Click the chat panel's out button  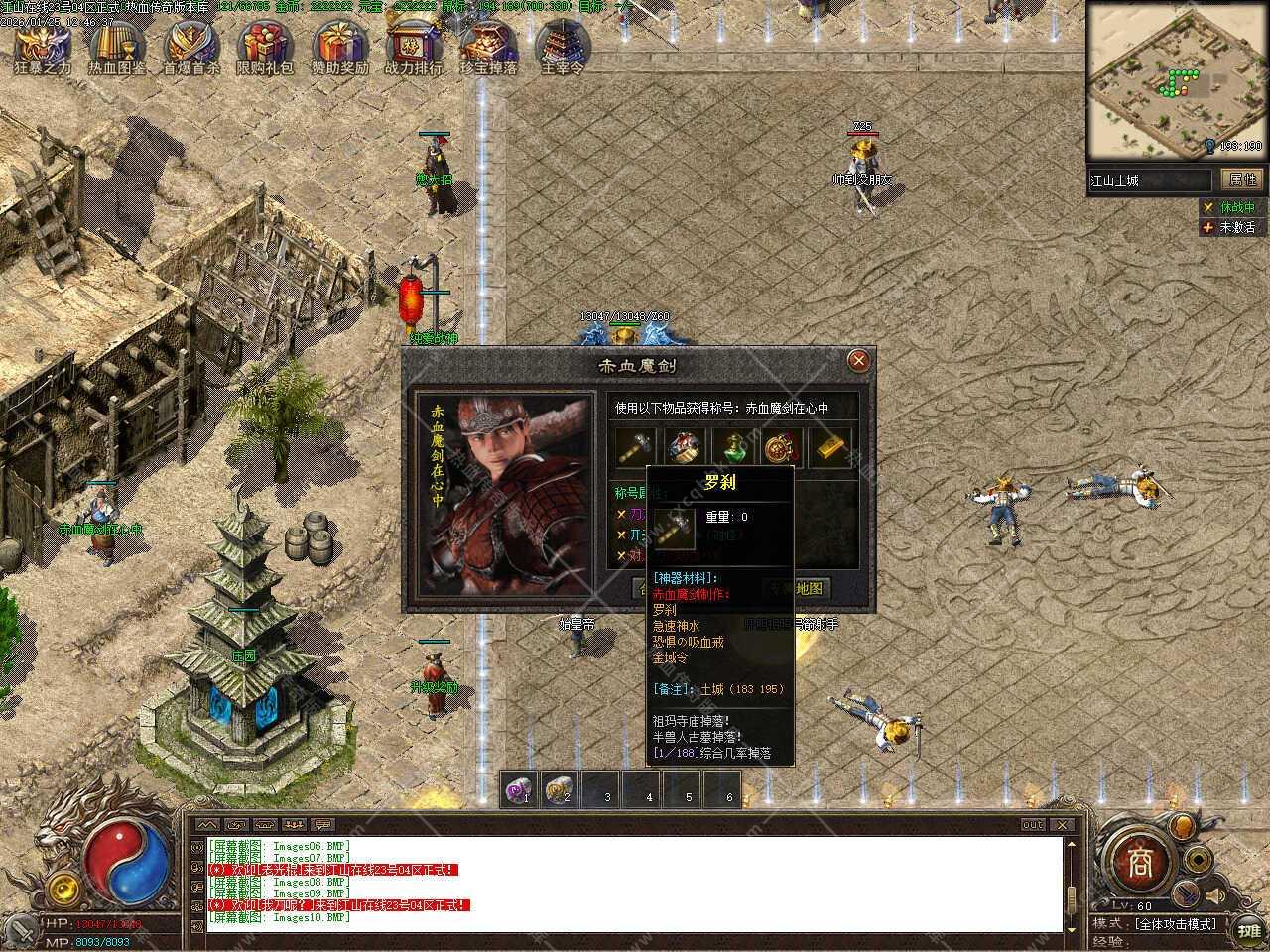coord(1033,825)
